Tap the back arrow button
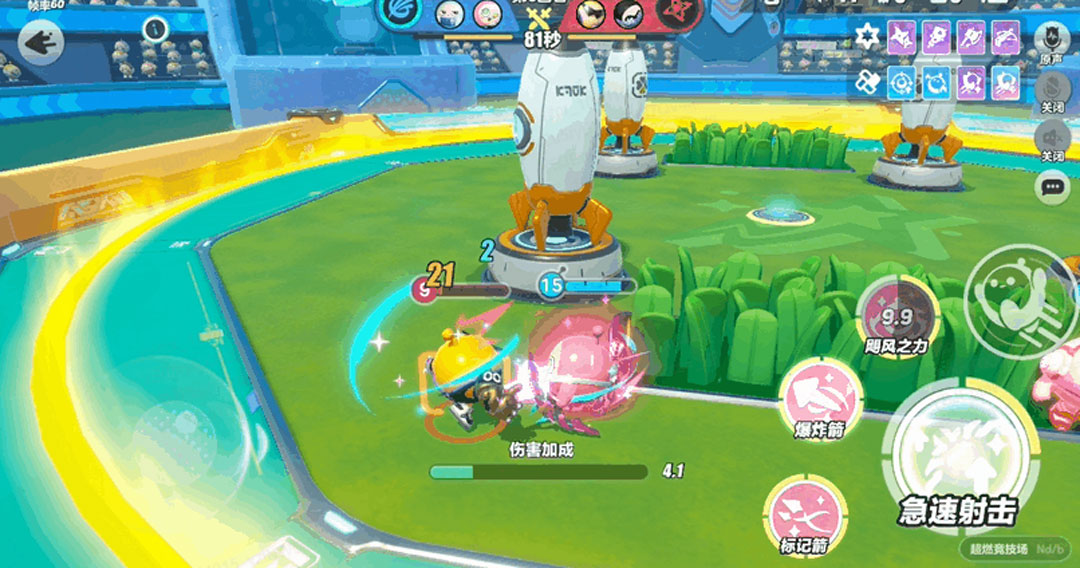Image resolution: width=1080 pixels, height=568 pixels. (x=40, y=43)
